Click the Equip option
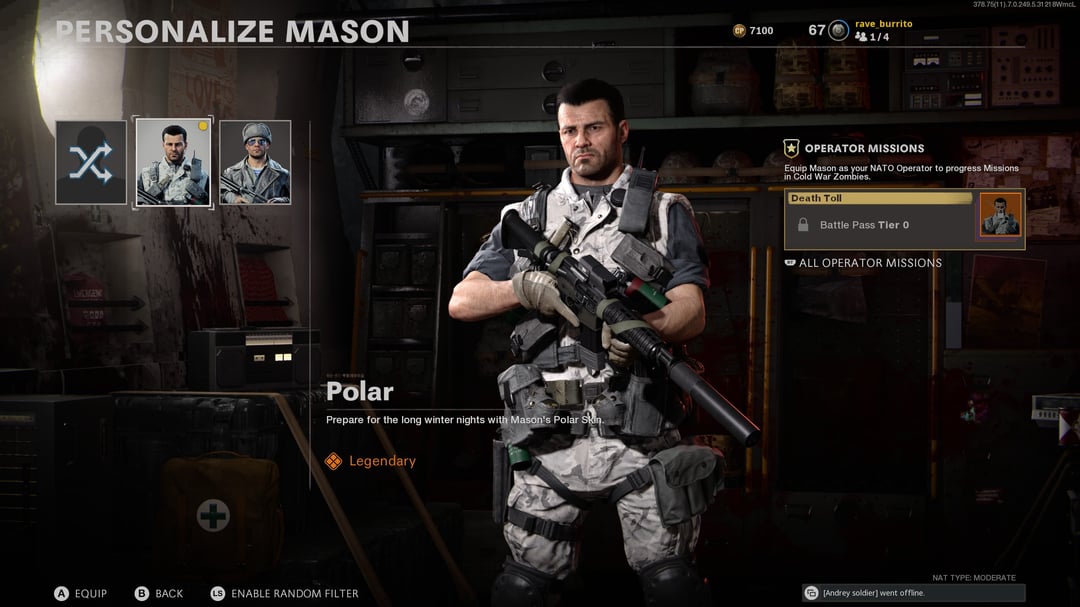 pyautogui.click(x=81, y=594)
